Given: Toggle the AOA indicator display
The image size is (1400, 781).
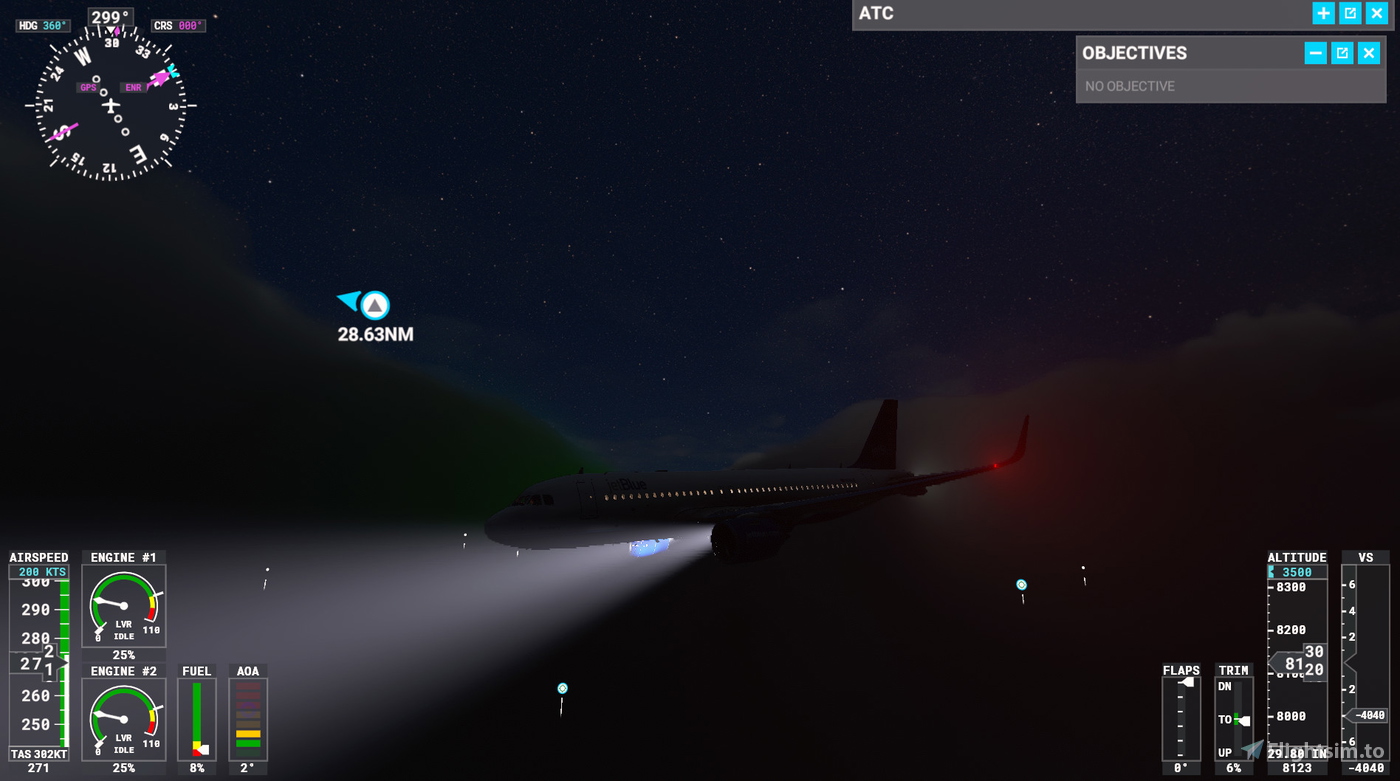Looking at the screenshot, I should 247,716.
